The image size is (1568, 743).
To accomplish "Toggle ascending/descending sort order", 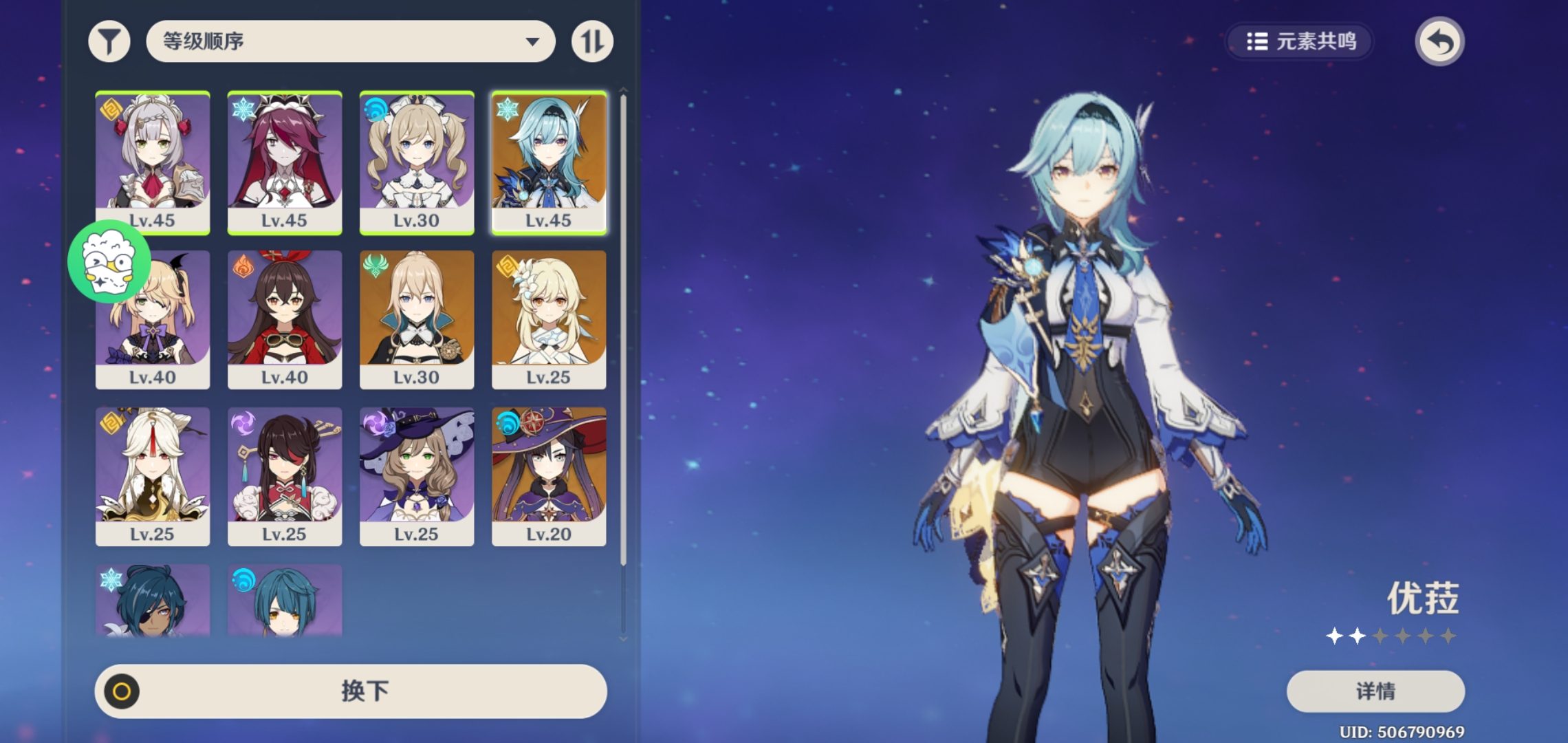I will (x=592, y=42).
